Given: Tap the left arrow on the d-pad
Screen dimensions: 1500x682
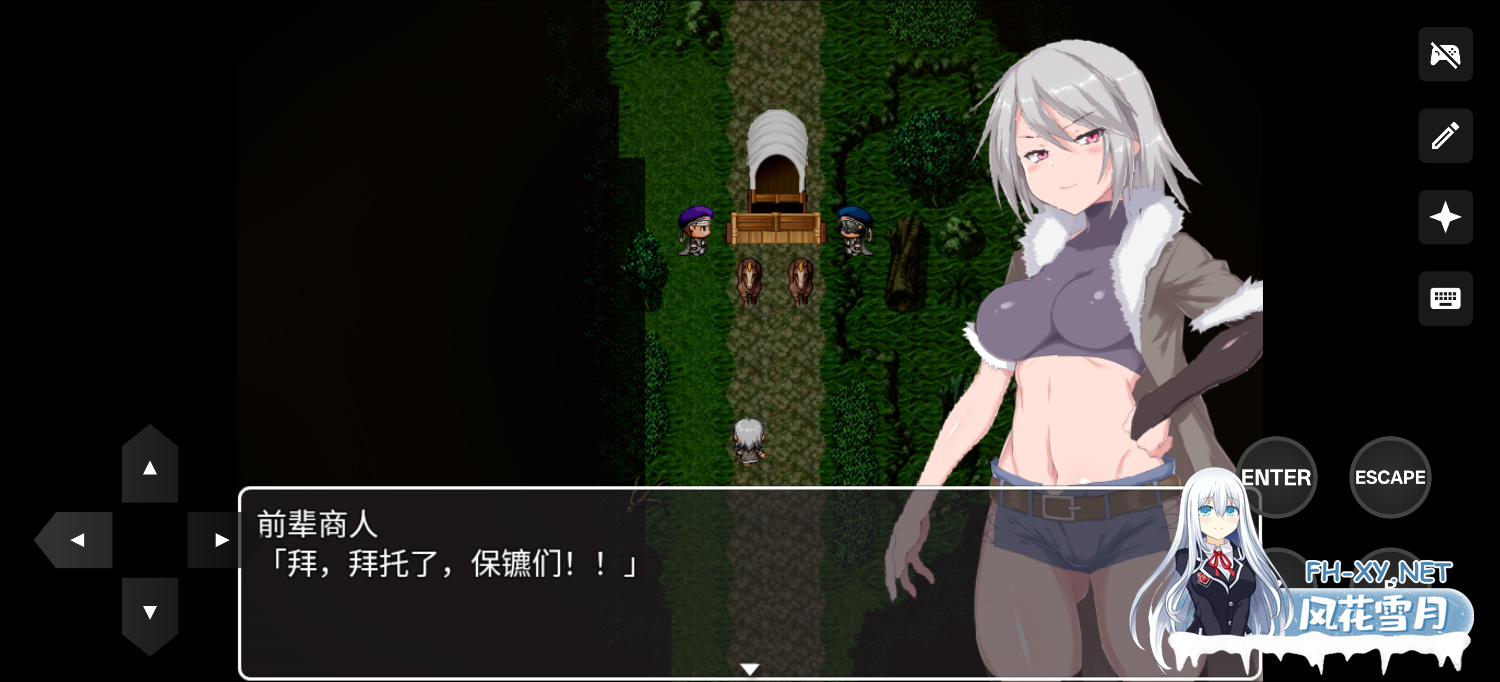Looking at the screenshot, I should [76, 540].
